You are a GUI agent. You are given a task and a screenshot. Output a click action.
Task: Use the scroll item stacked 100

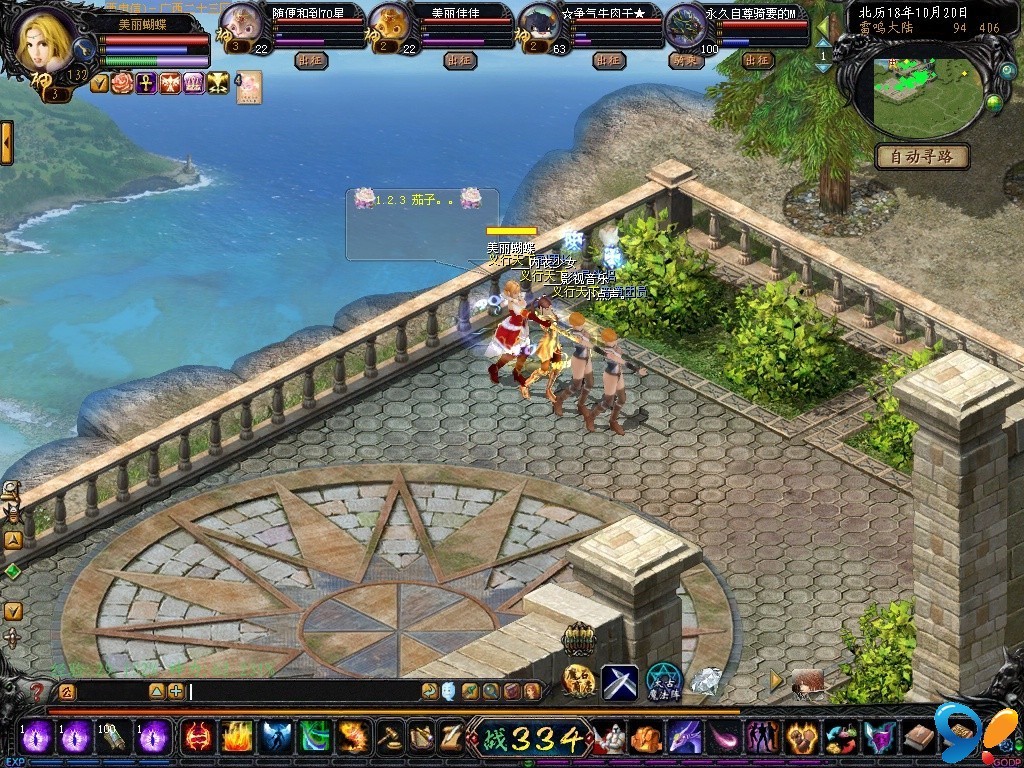(x=115, y=738)
